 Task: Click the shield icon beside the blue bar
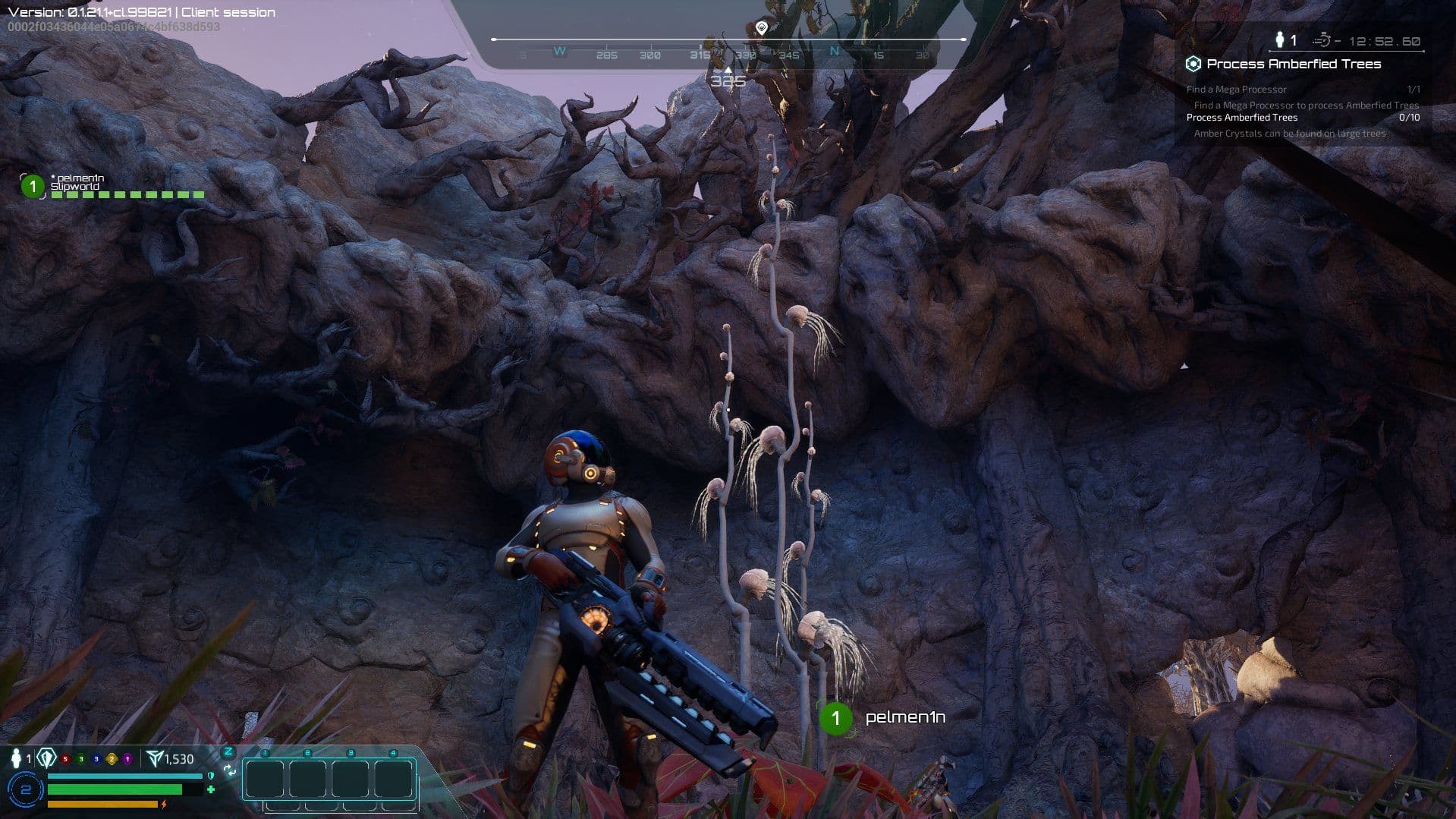coord(210,776)
